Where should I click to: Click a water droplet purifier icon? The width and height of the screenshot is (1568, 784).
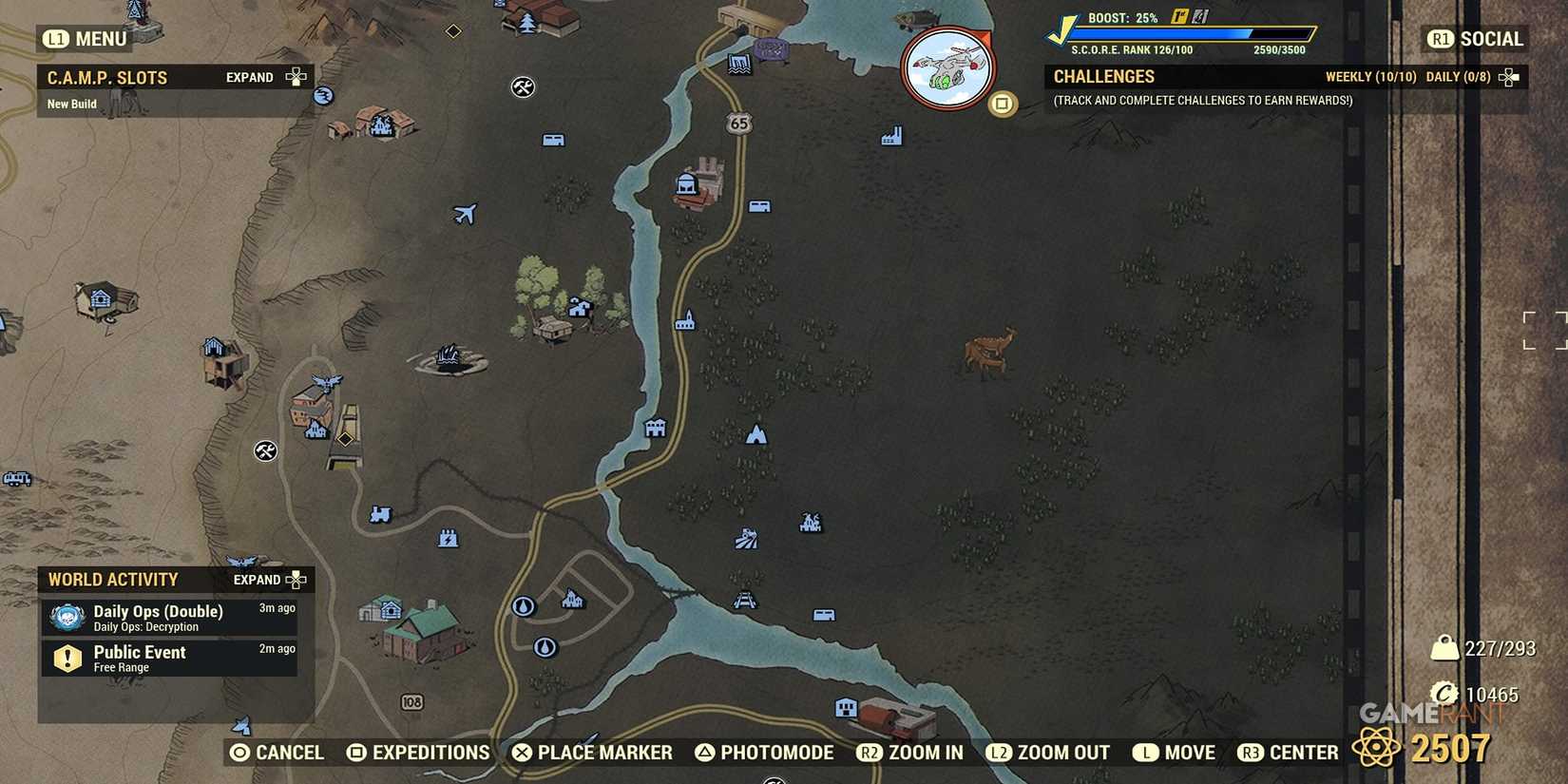pos(523,605)
